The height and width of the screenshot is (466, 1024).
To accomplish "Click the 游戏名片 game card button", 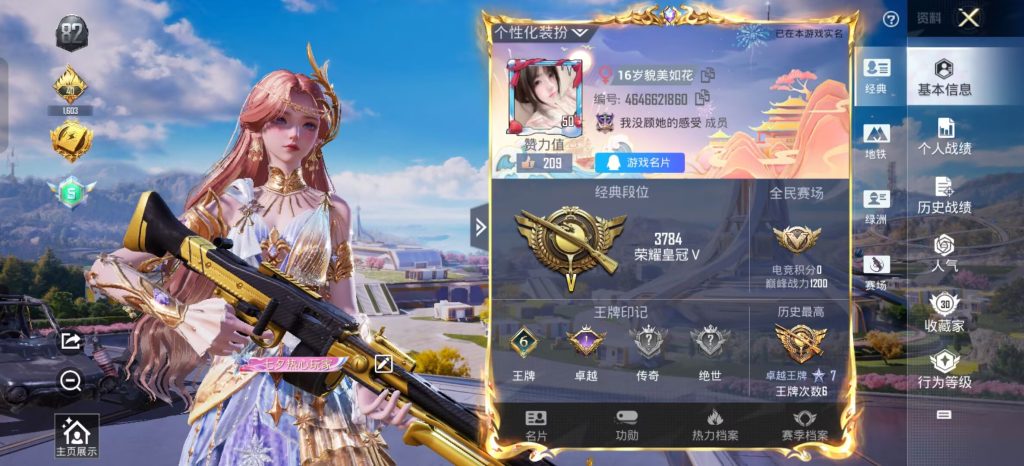I will (639, 162).
